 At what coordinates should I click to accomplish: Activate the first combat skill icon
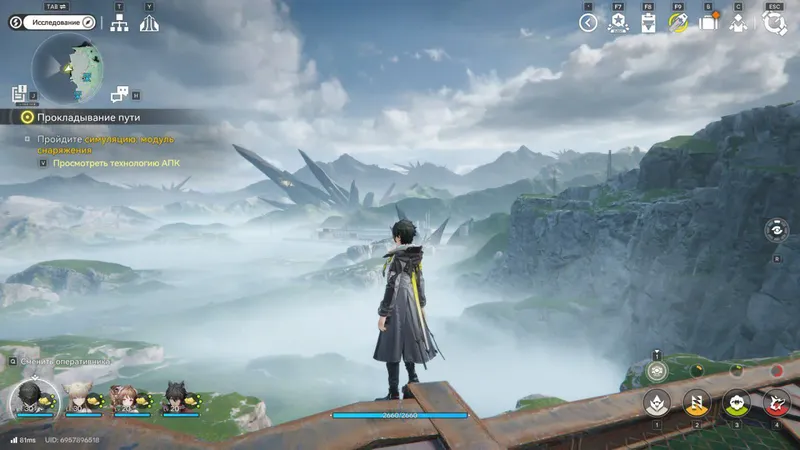pos(656,403)
